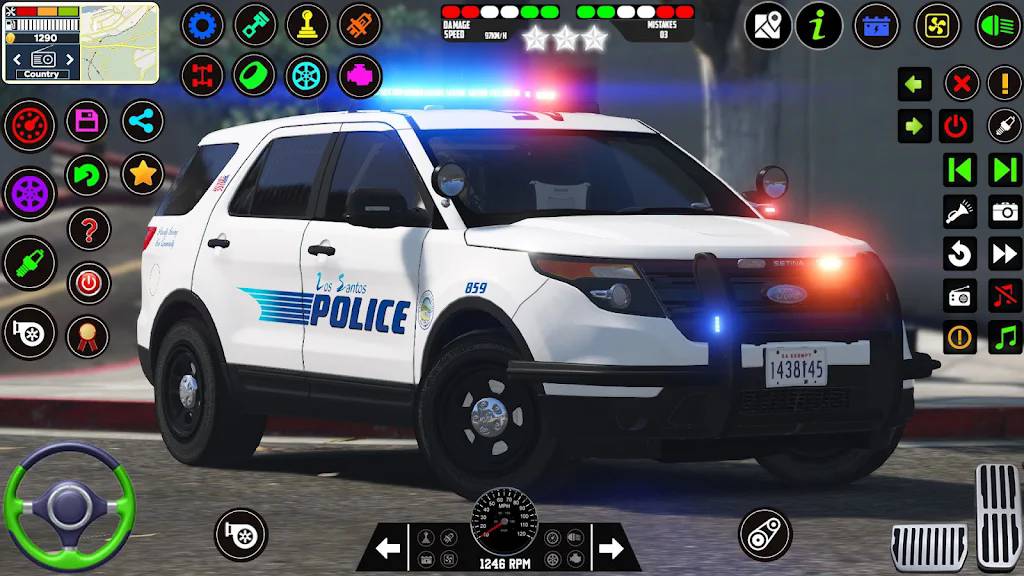Open help with the red question mark
Viewport: 1024px width, 576px height.
(x=88, y=230)
